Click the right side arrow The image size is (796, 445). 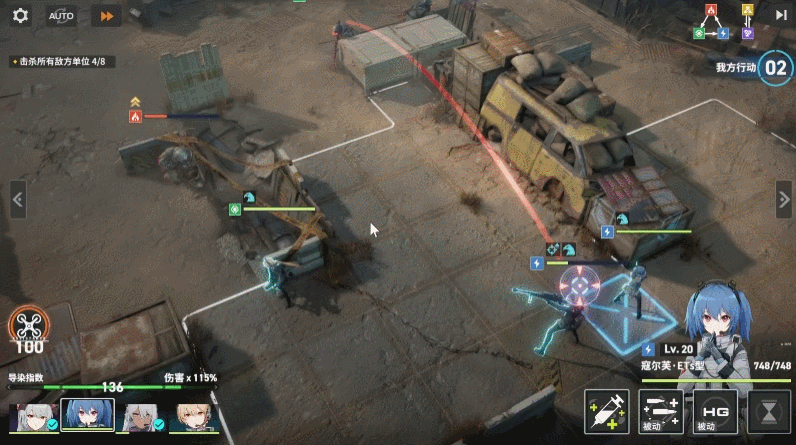(x=783, y=199)
